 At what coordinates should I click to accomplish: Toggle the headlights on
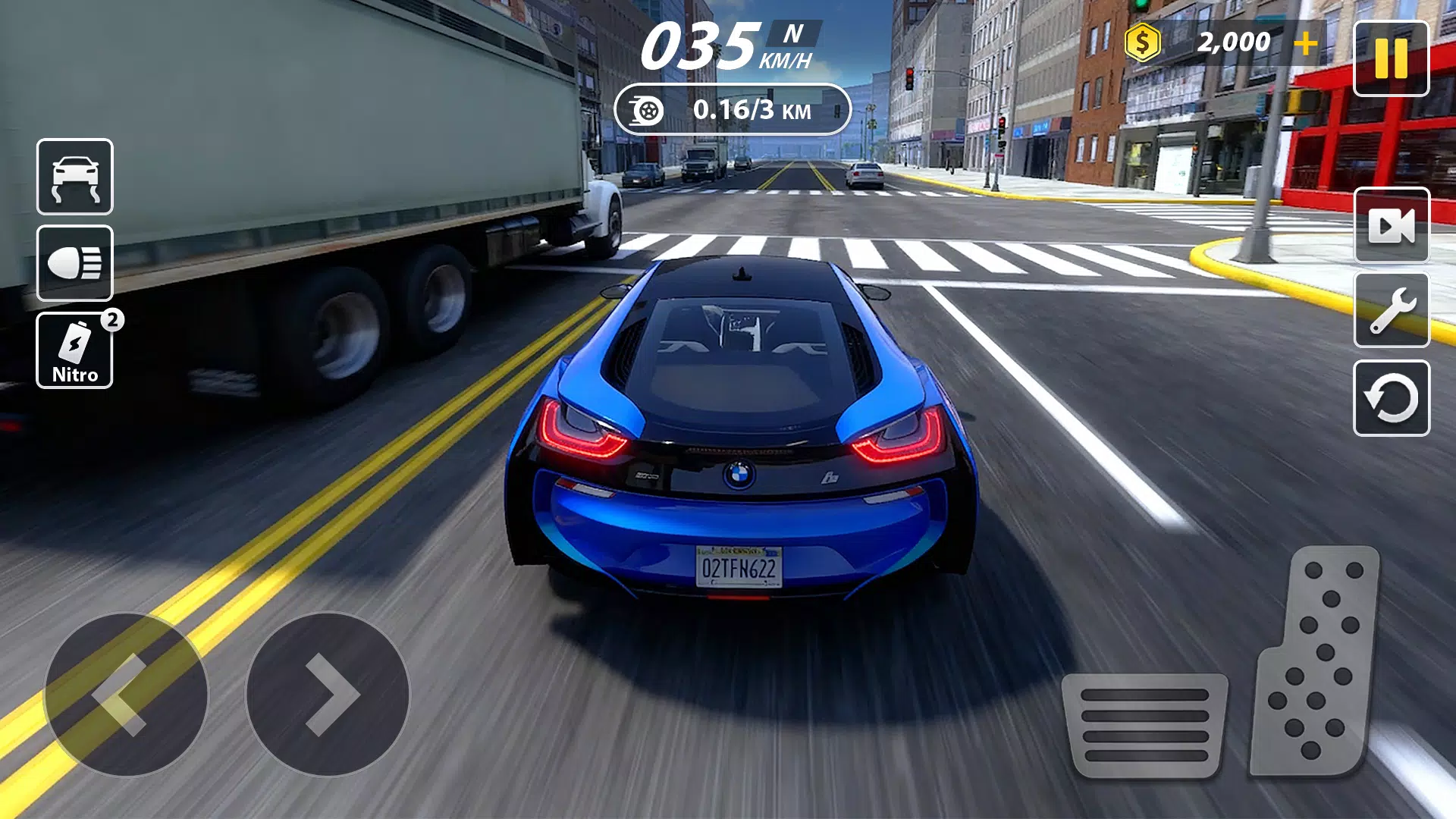coord(74,263)
